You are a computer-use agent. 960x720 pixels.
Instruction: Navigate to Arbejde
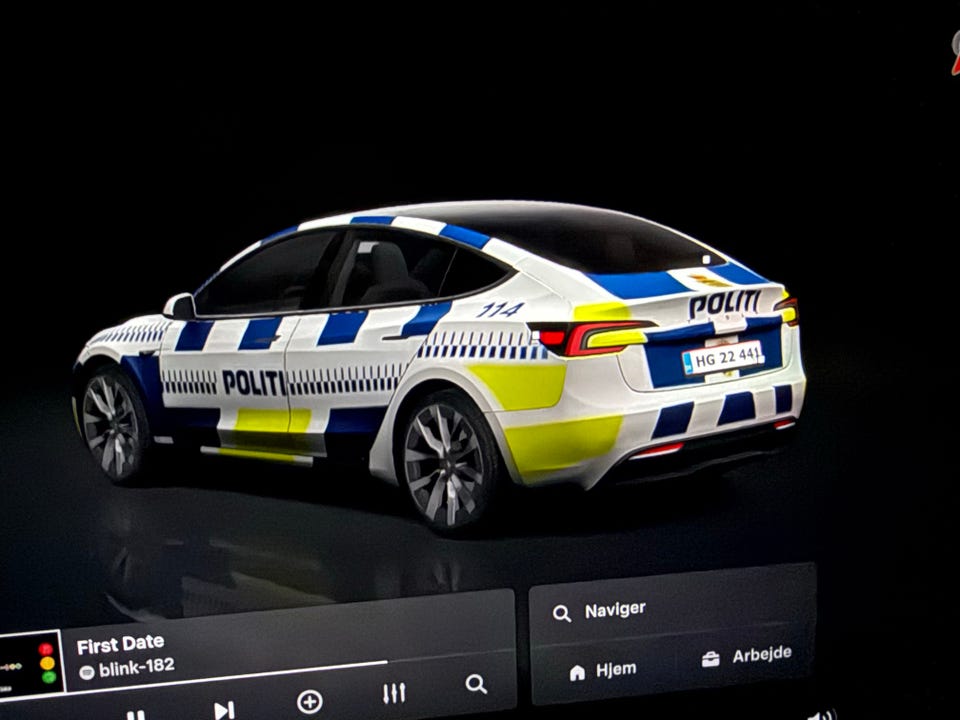748,656
